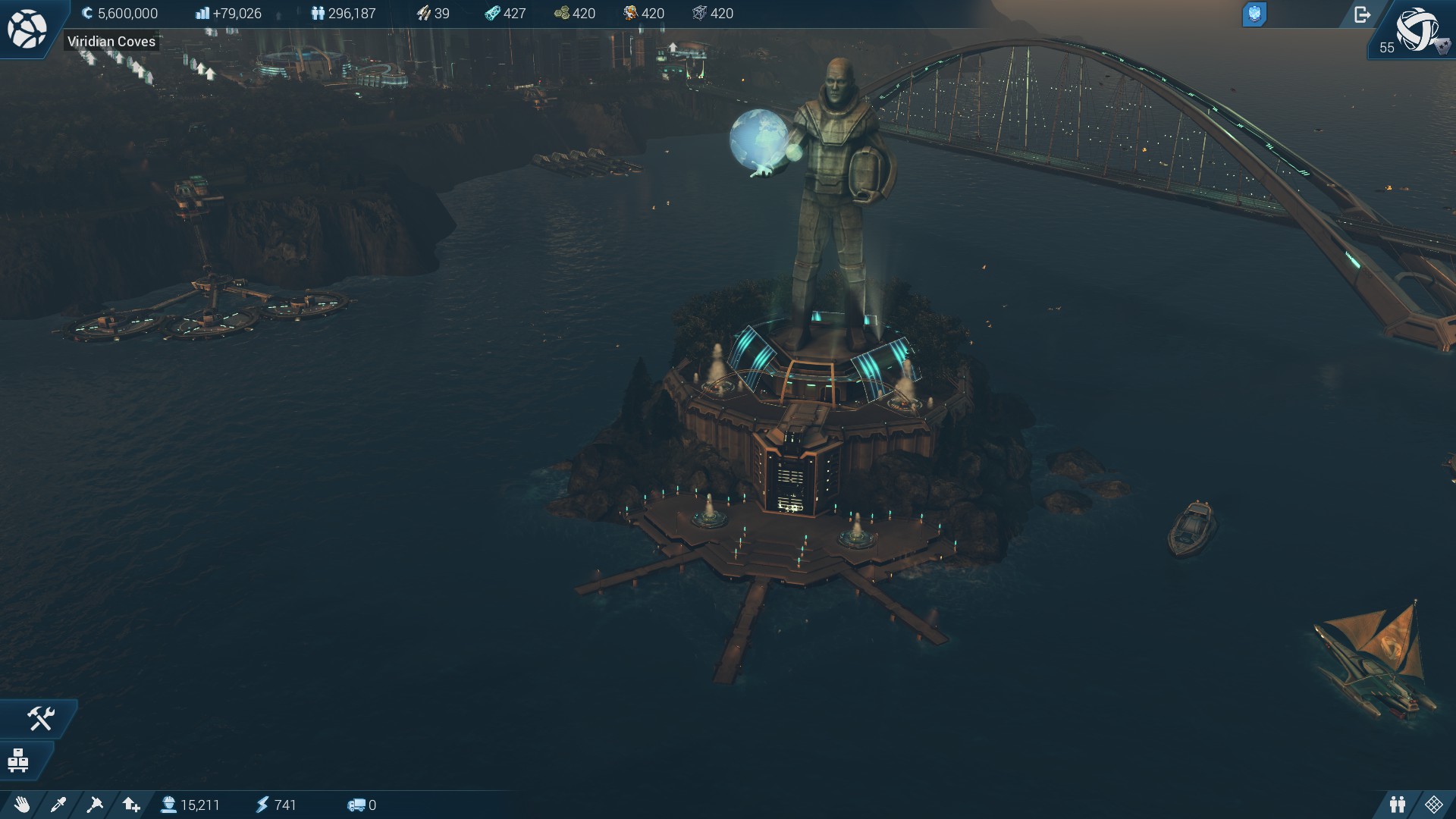Open the blue shield notification icon
This screenshot has width=1456, height=819.
click(x=1254, y=14)
